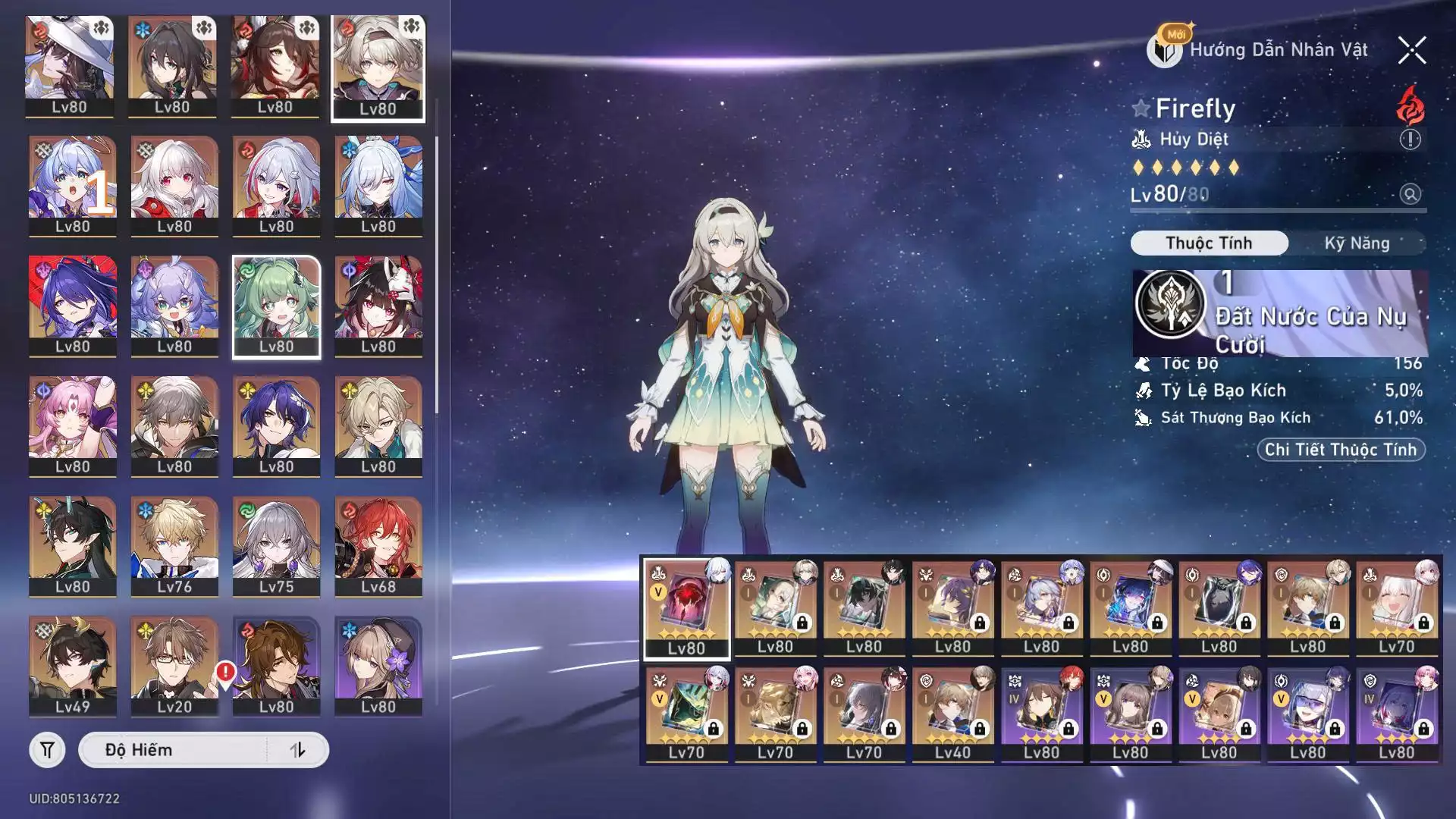This screenshot has width=1456, height=819.
Task: Select the Thuộc Tính tab
Action: [x=1209, y=243]
